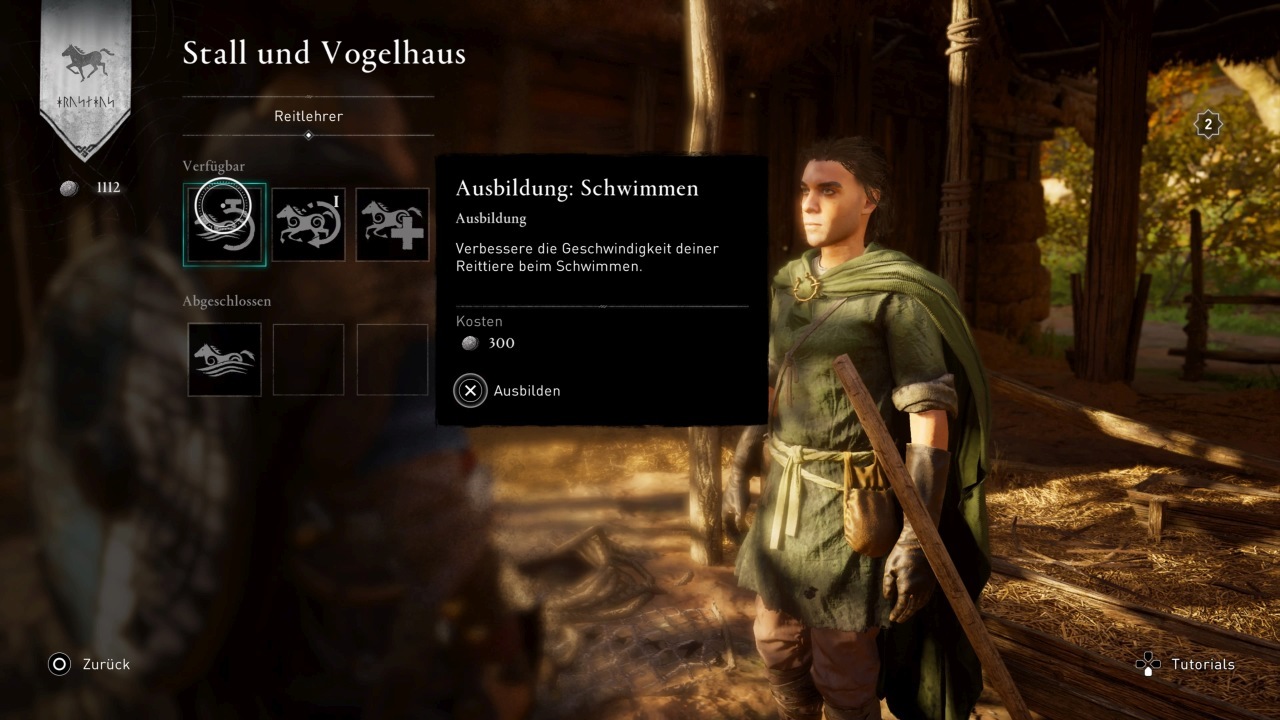Choose the horse stamina training with circular arrow
The width and height of the screenshot is (1280, 720).
click(x=308, y=224)
